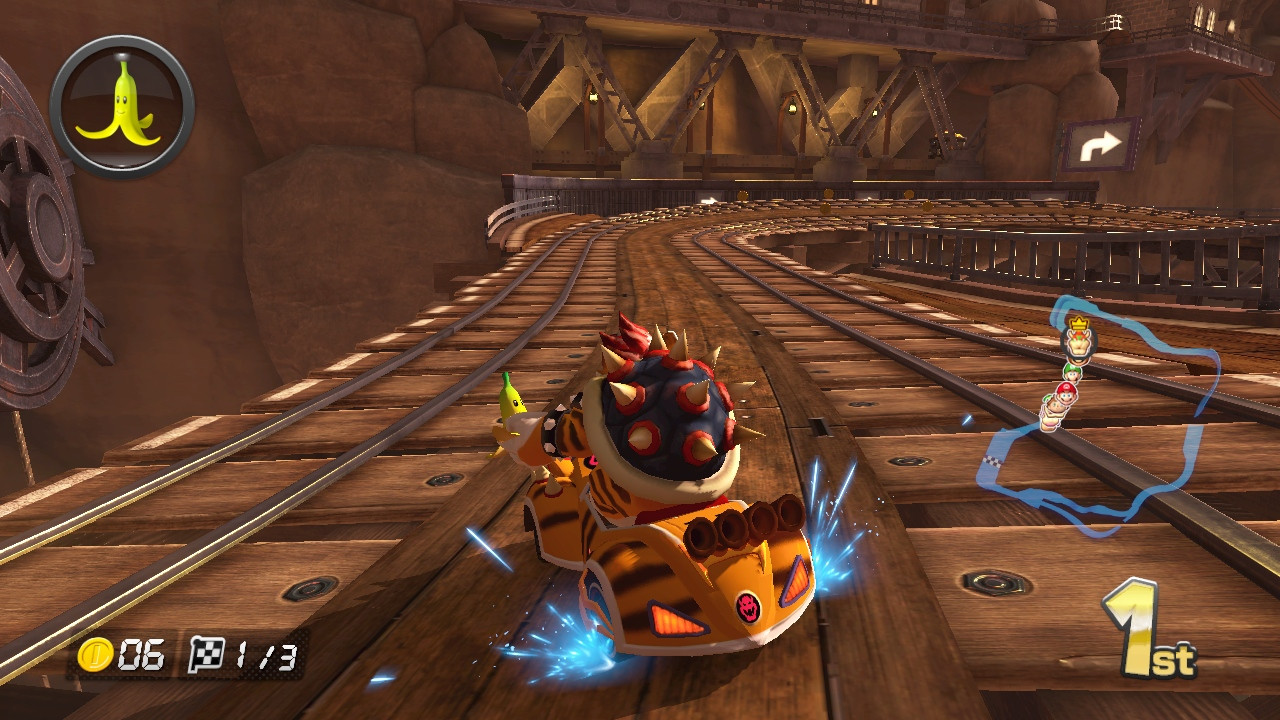Screen dimensions: 1280x720
Task: Select Bowser's crowned icon on the minimap
Action: tap(1079, 342)
